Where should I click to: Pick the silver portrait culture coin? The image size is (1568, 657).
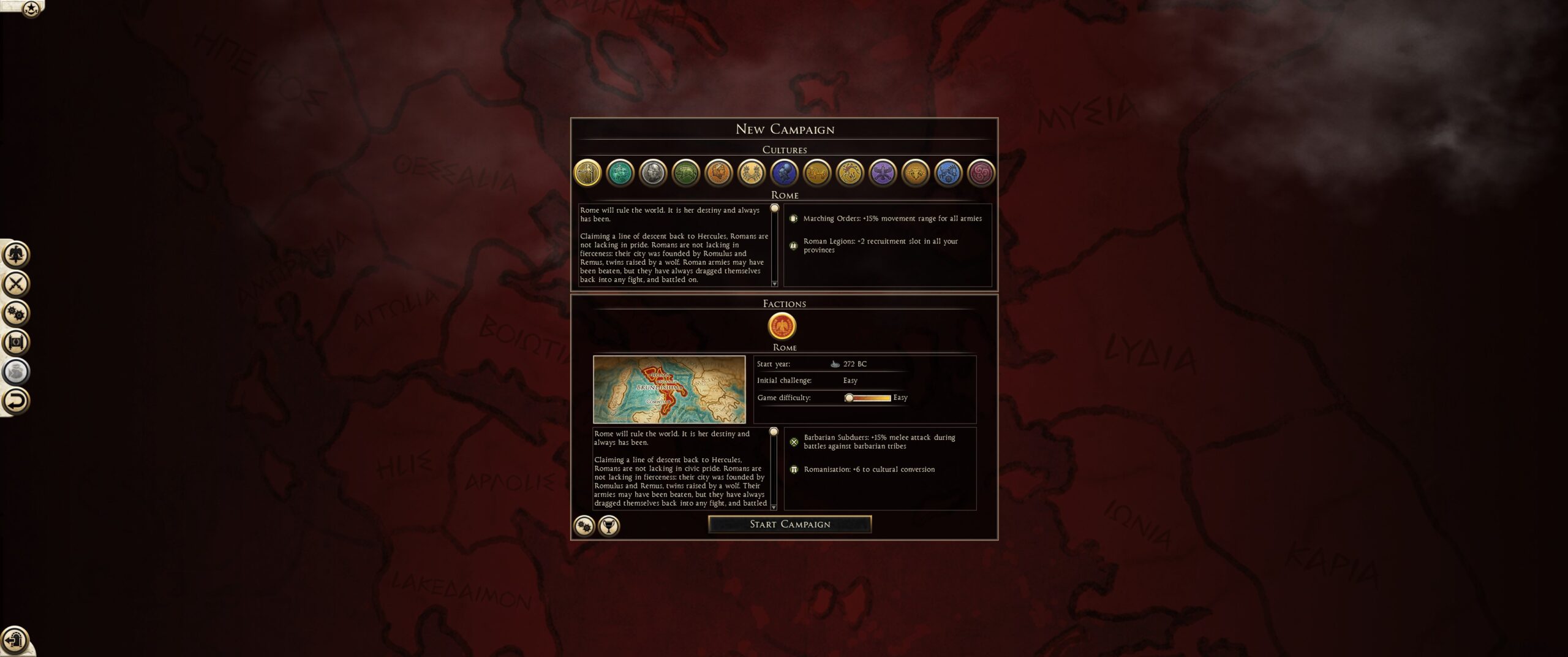pos(653,173)
